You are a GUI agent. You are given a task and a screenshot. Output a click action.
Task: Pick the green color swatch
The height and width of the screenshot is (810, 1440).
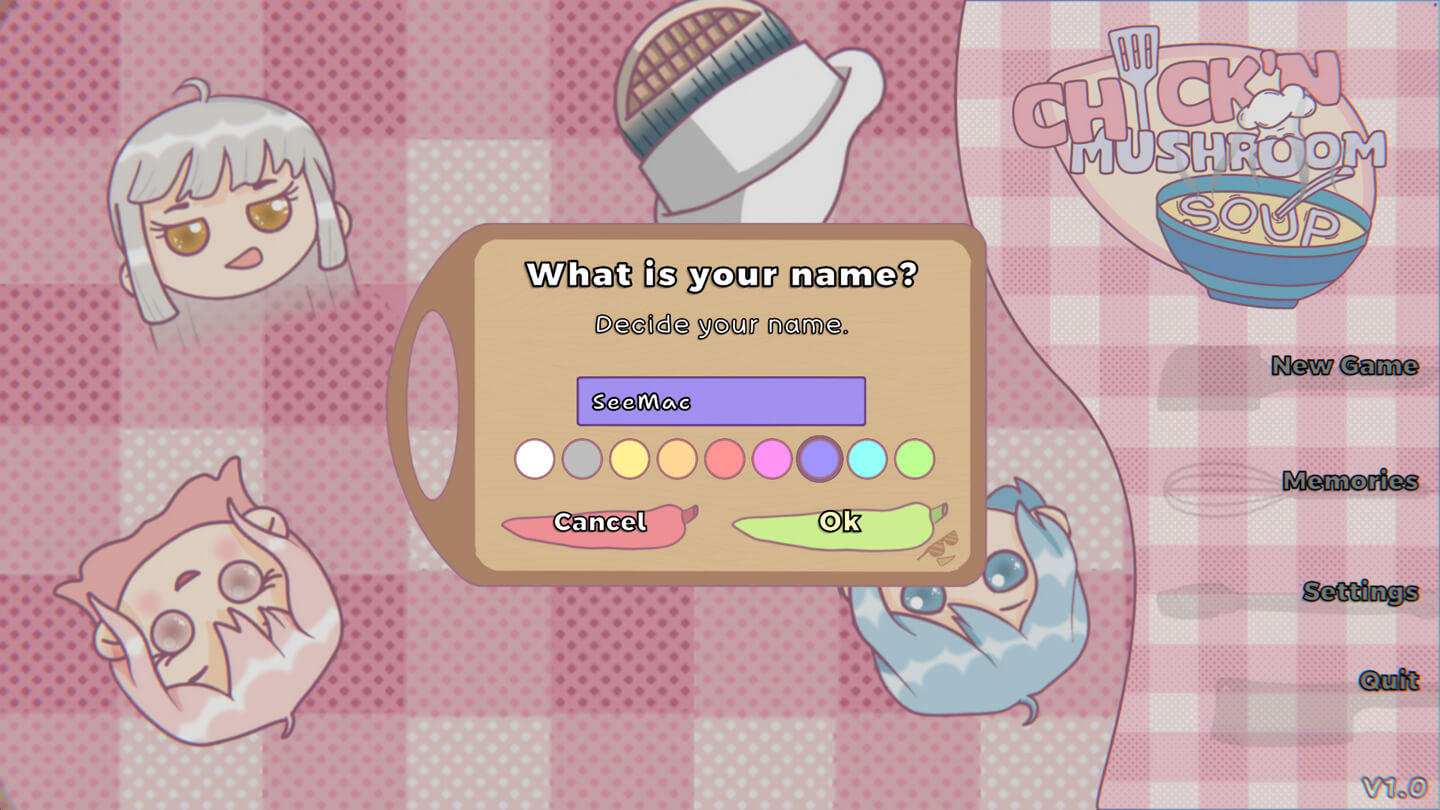(x=914, y=459)
